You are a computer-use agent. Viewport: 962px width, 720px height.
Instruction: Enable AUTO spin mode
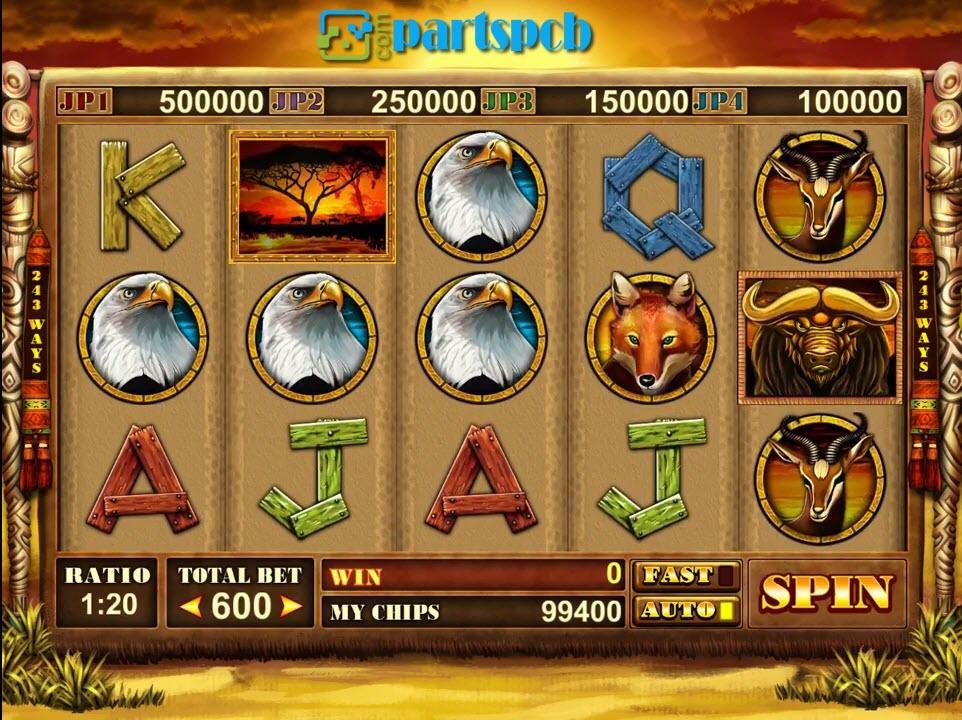(x=686, y=609)
